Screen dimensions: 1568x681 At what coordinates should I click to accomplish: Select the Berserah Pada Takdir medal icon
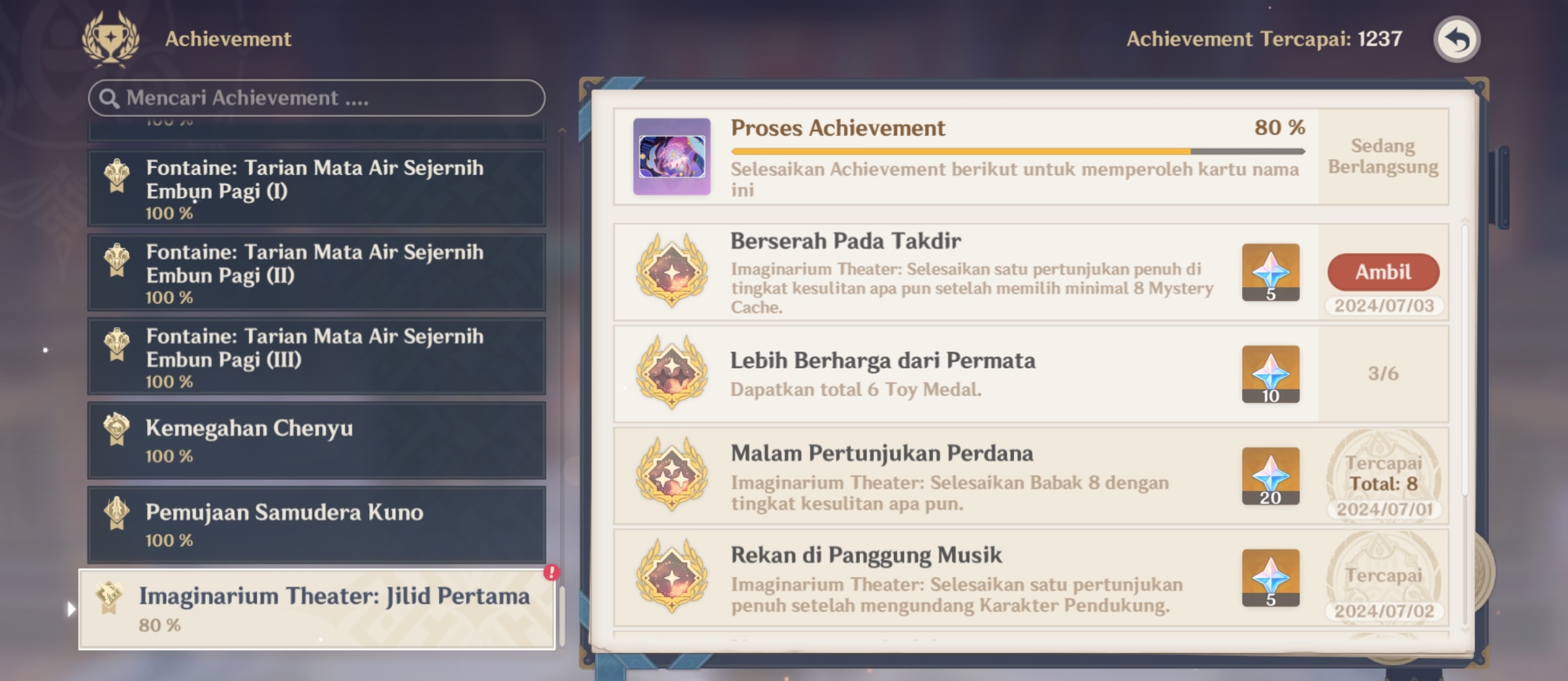671,273
